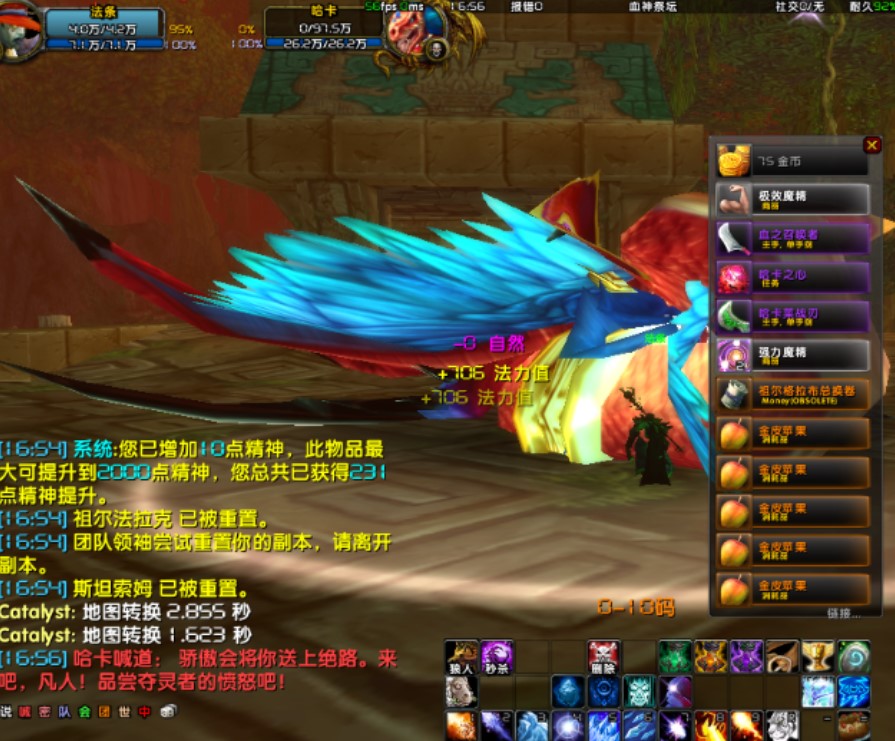Use the golden chalice action icon
This screenshot has width=895, height=741.
click(x=817, y=657)
